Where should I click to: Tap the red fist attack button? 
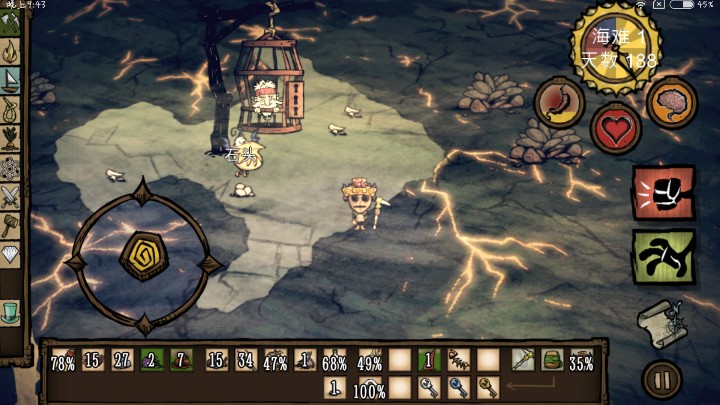coord(663,192)
